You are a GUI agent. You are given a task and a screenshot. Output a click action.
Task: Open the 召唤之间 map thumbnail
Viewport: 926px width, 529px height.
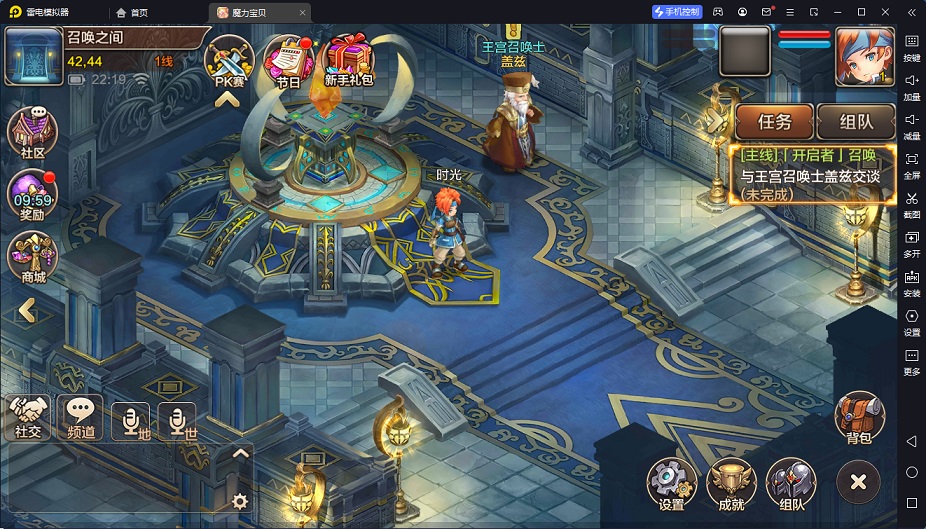pyautogui.click(x=34, y=56)
